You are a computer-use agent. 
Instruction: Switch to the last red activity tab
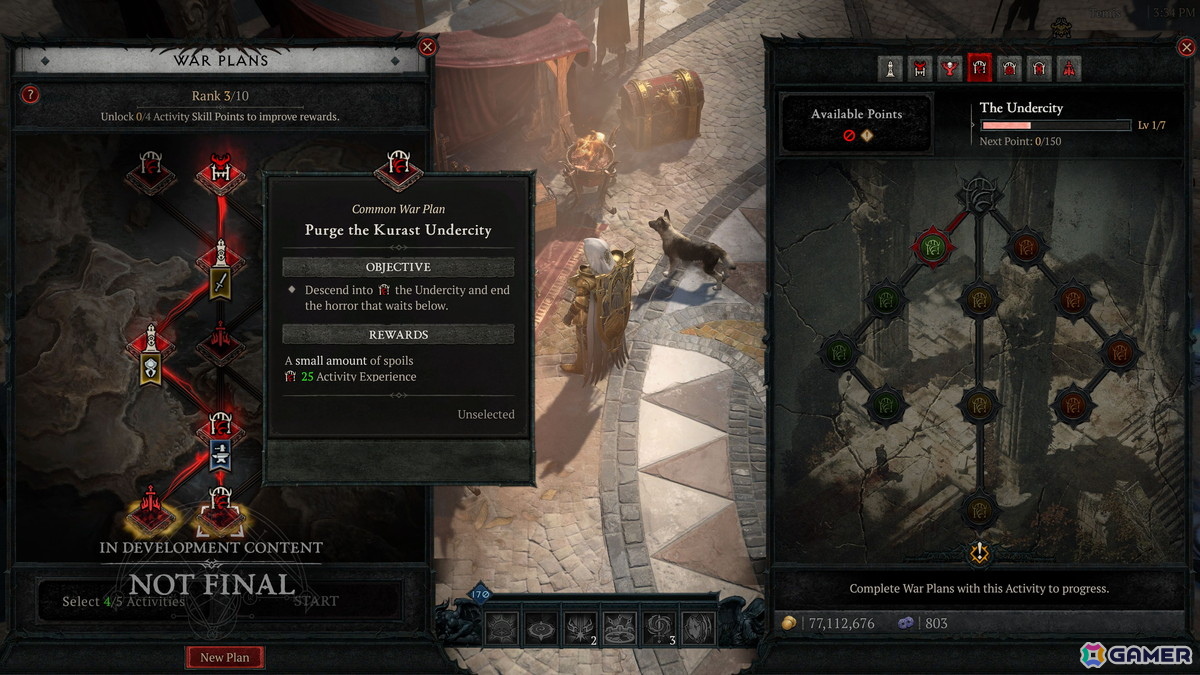1069,68
